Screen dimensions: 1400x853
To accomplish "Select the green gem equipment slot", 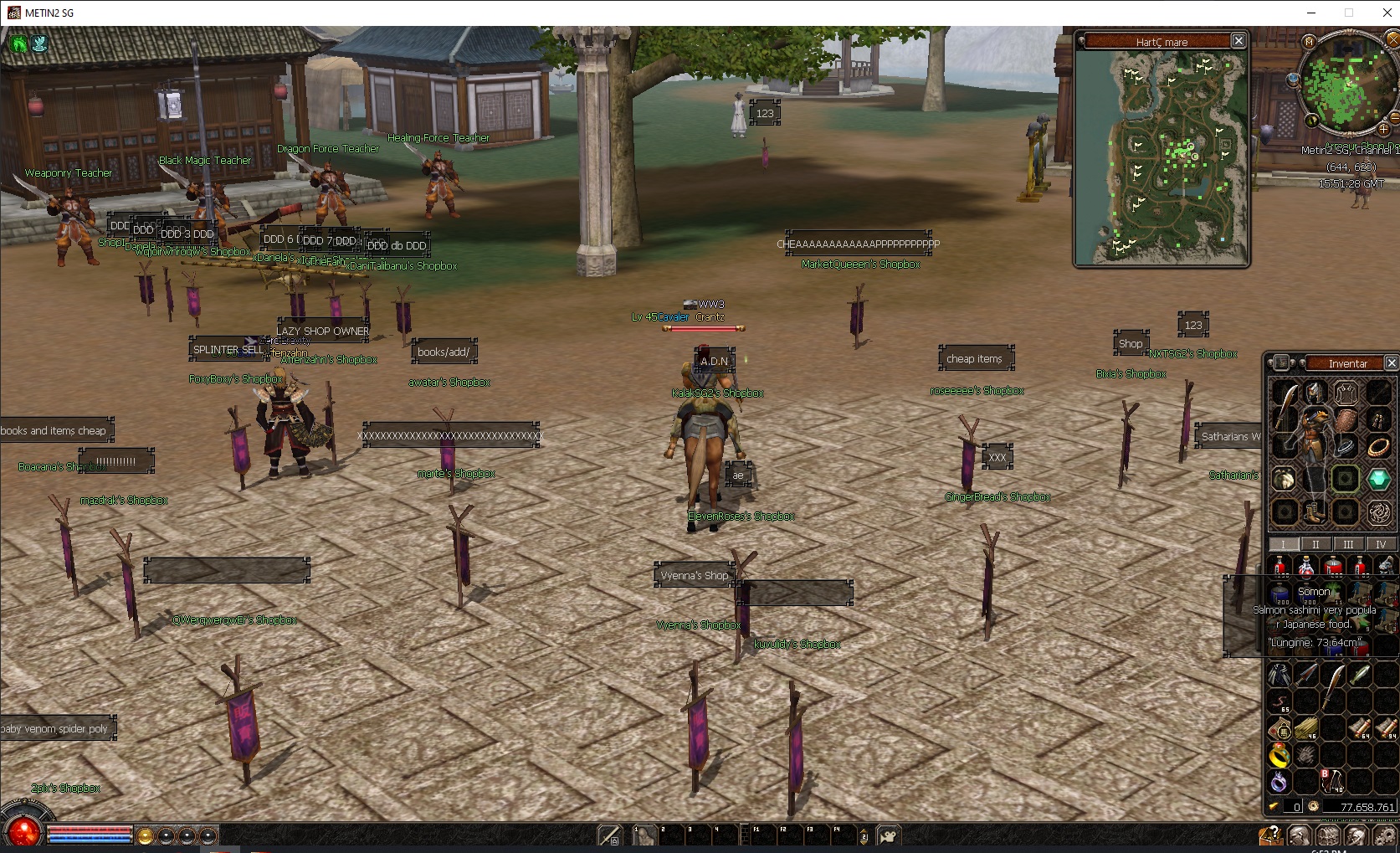I will (1378, 479).
